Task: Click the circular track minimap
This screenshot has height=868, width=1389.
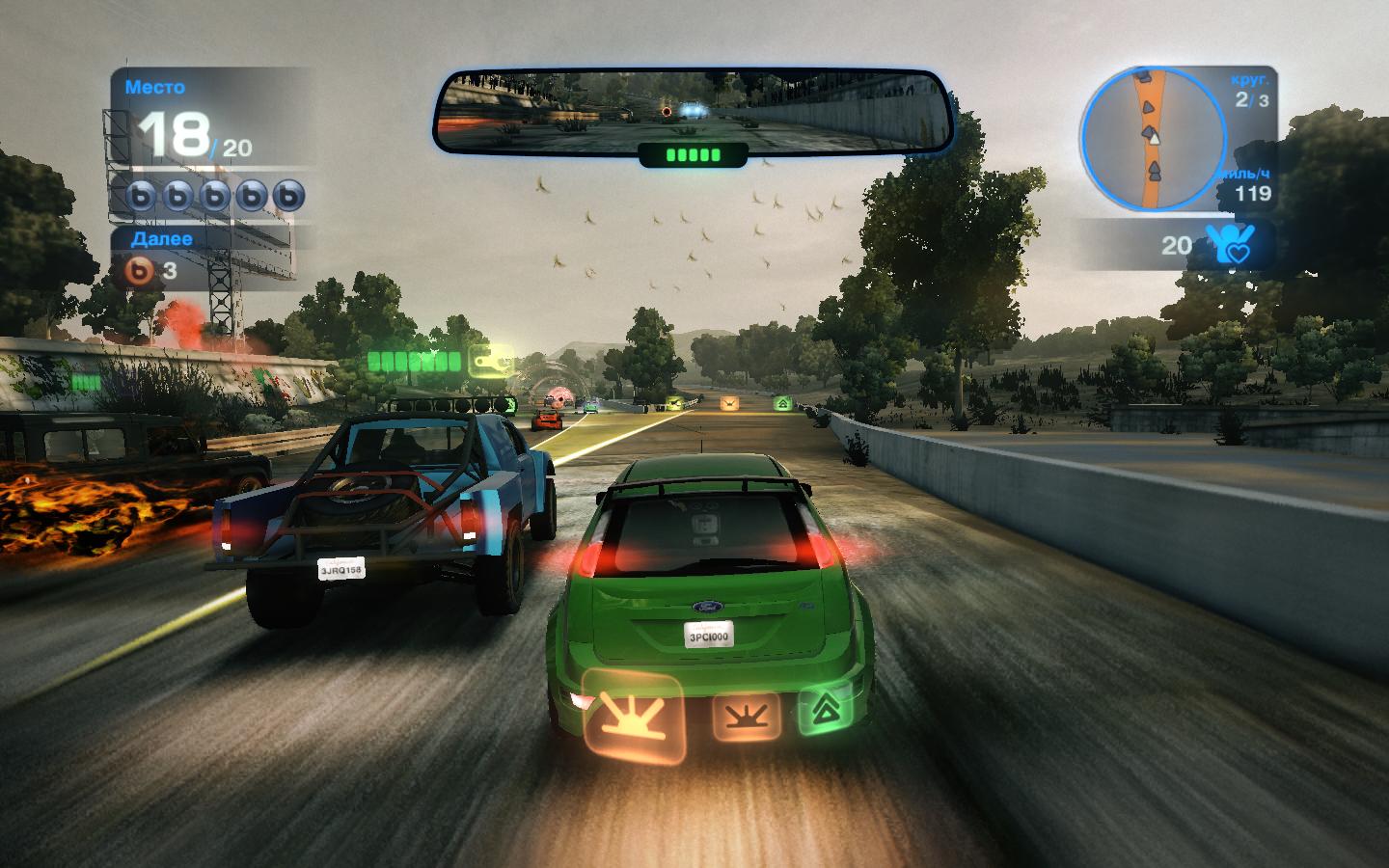Action: pyautogui.click(x=1148, y=140)
